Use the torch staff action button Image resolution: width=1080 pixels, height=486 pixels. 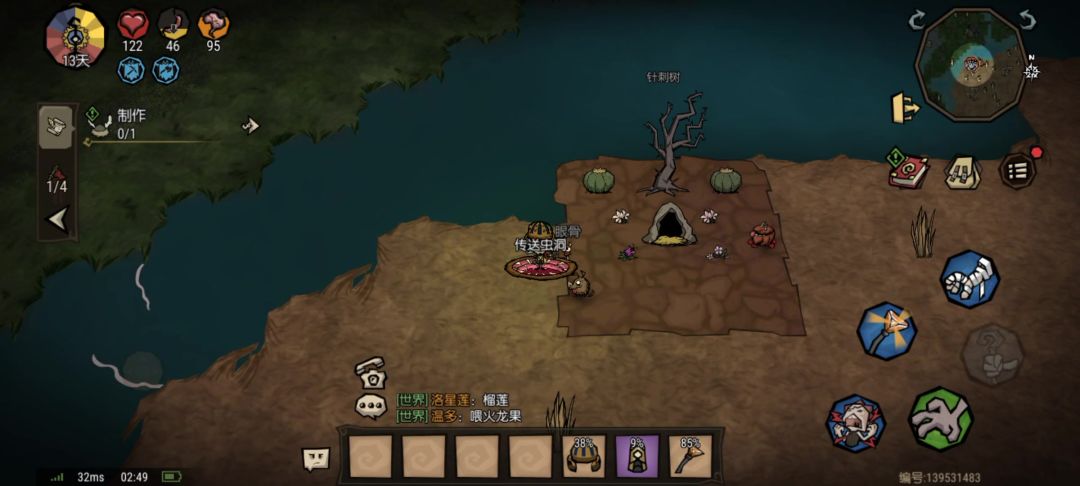[887, 330]
